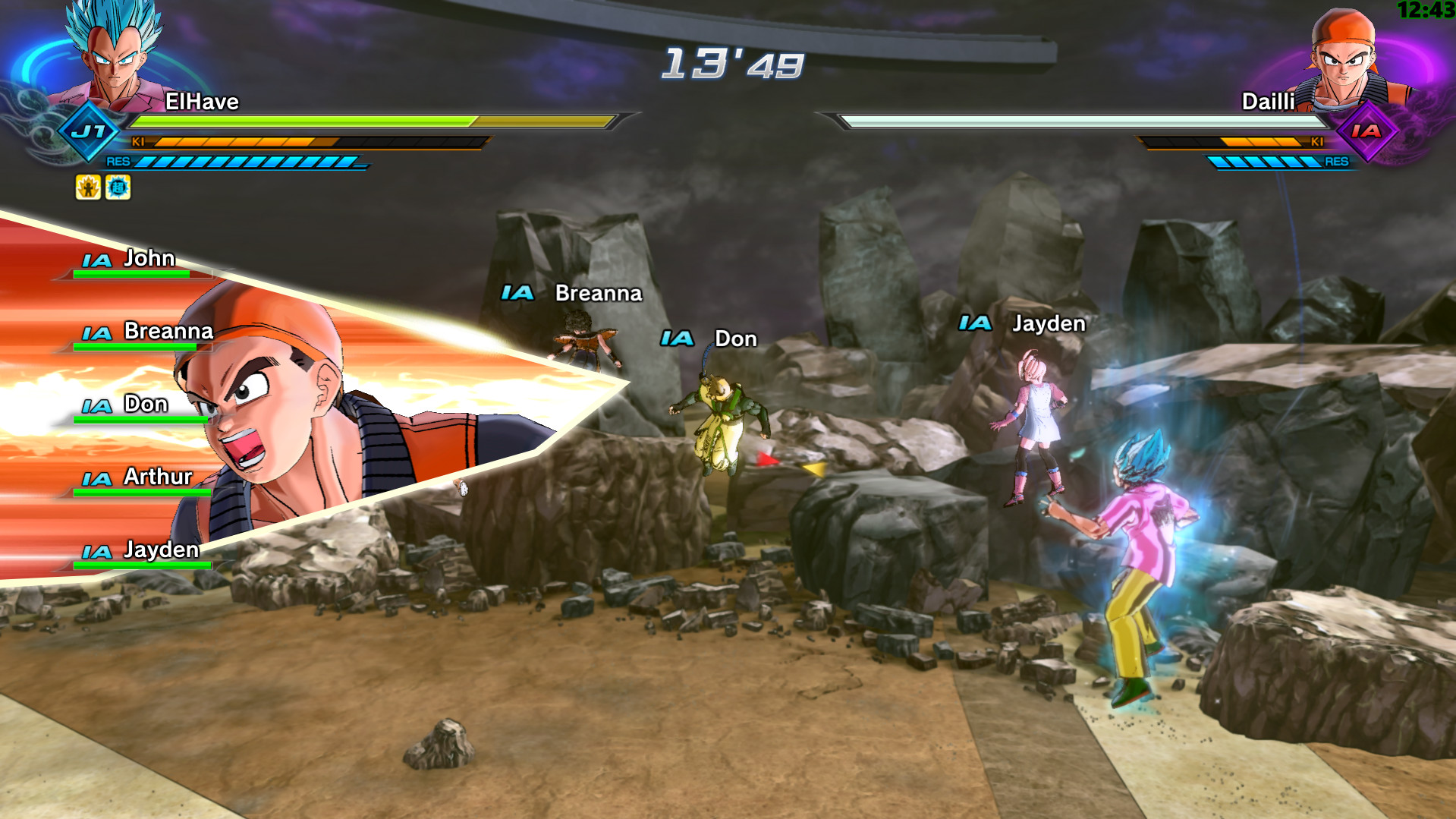
Task: Select Arthur from the teammate sidebar
Action: tap(157, 477)
